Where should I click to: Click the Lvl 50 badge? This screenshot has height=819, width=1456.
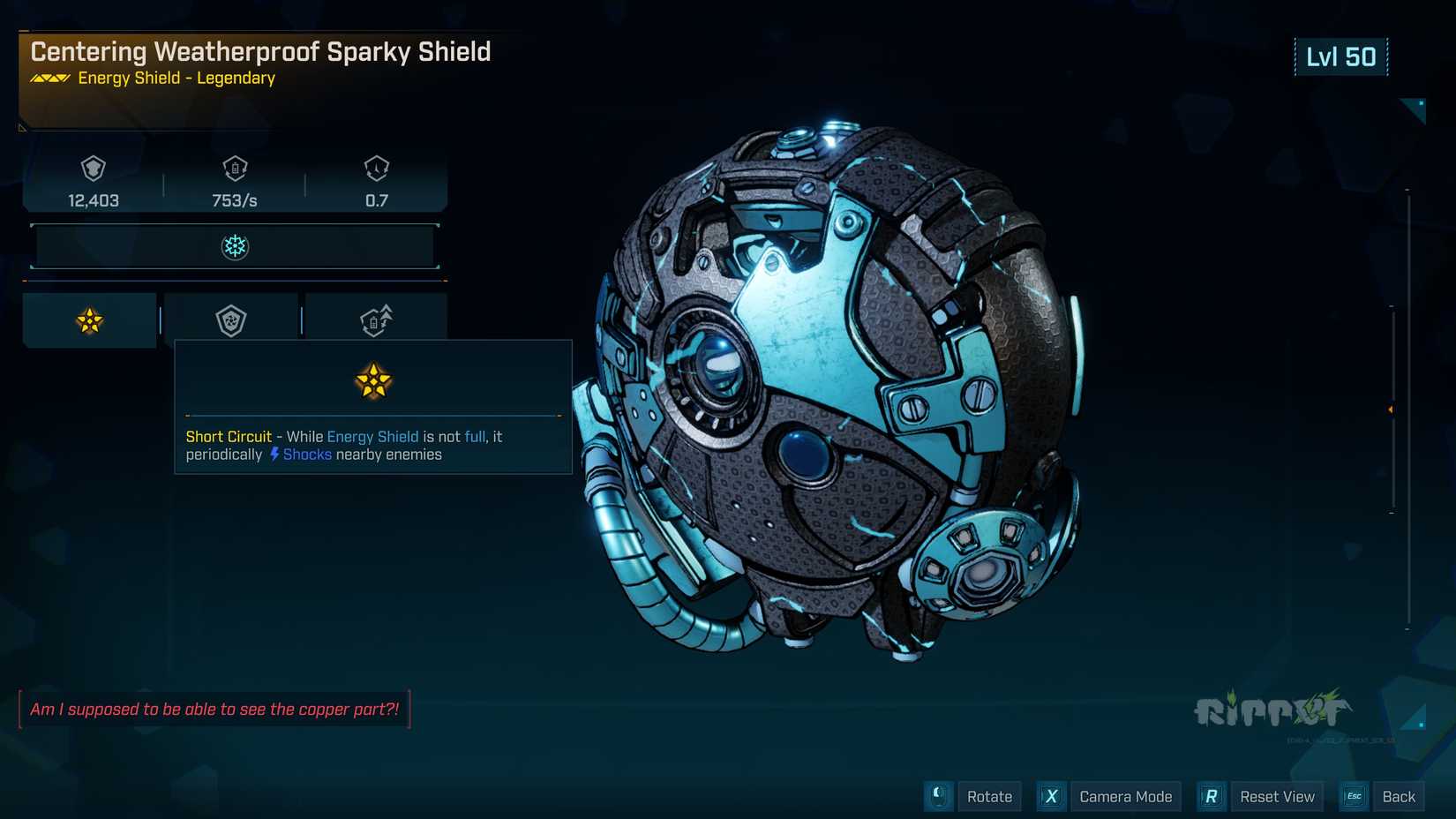[1342, 56]
